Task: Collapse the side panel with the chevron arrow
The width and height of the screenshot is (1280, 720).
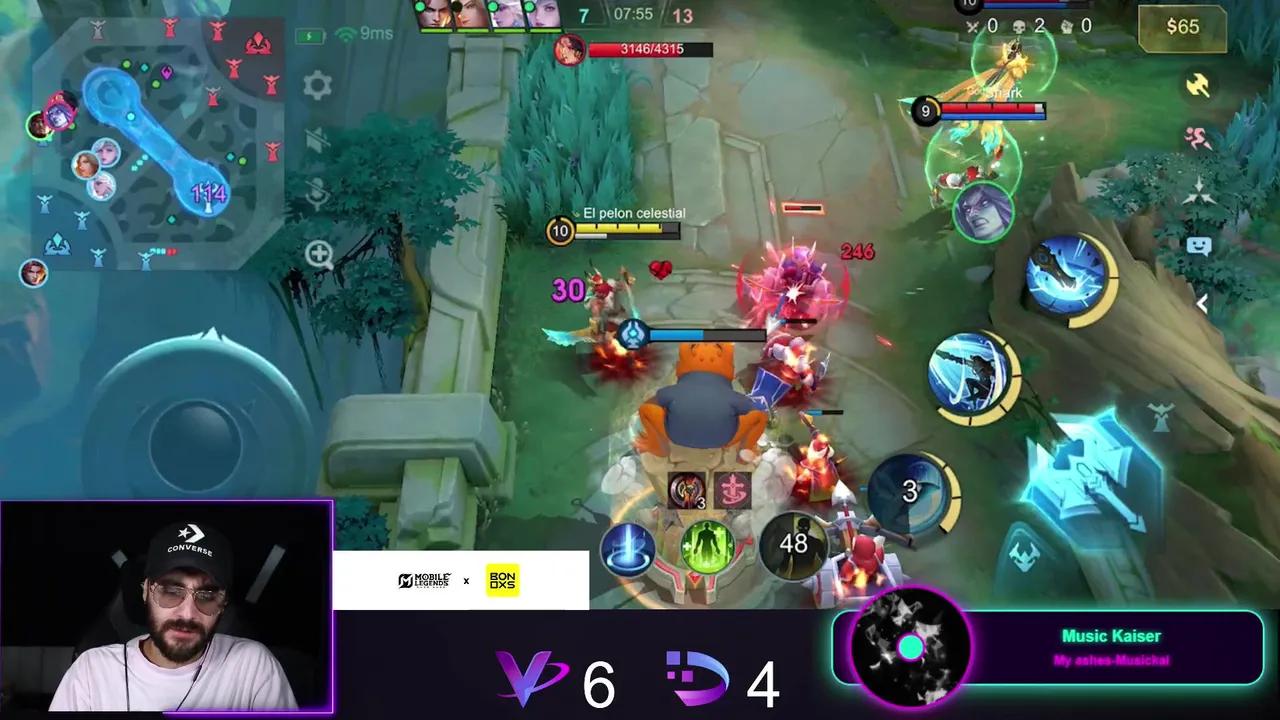Action: pyautogui.click(x=1202, y=303)
